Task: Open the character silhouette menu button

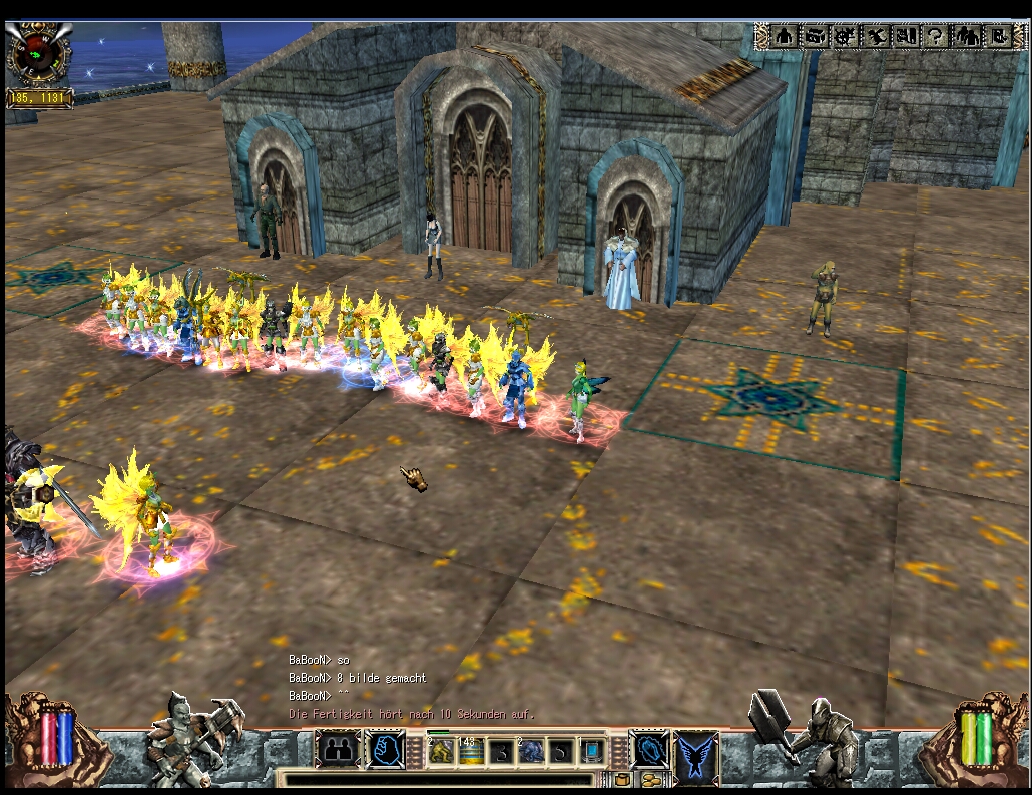Action: 785,36
